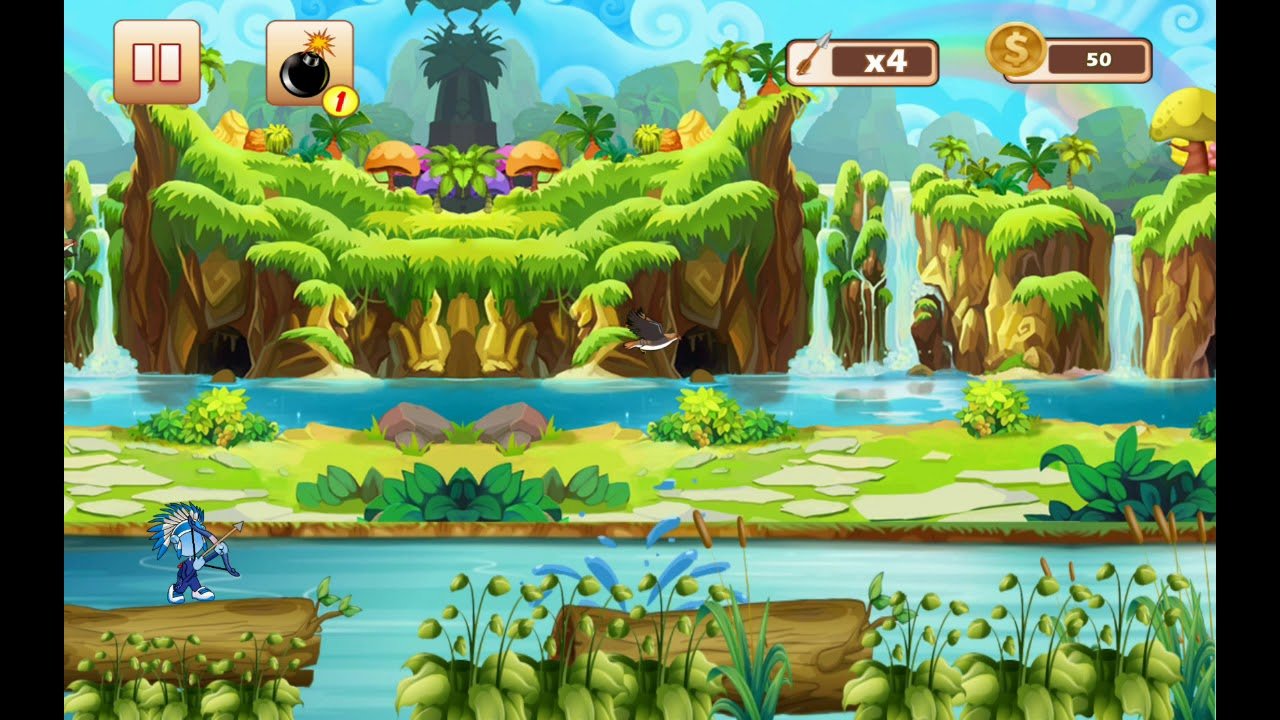Screen dimensions: 1280x720
Task: Use the bomb power-up
Action: click(309, 63)
